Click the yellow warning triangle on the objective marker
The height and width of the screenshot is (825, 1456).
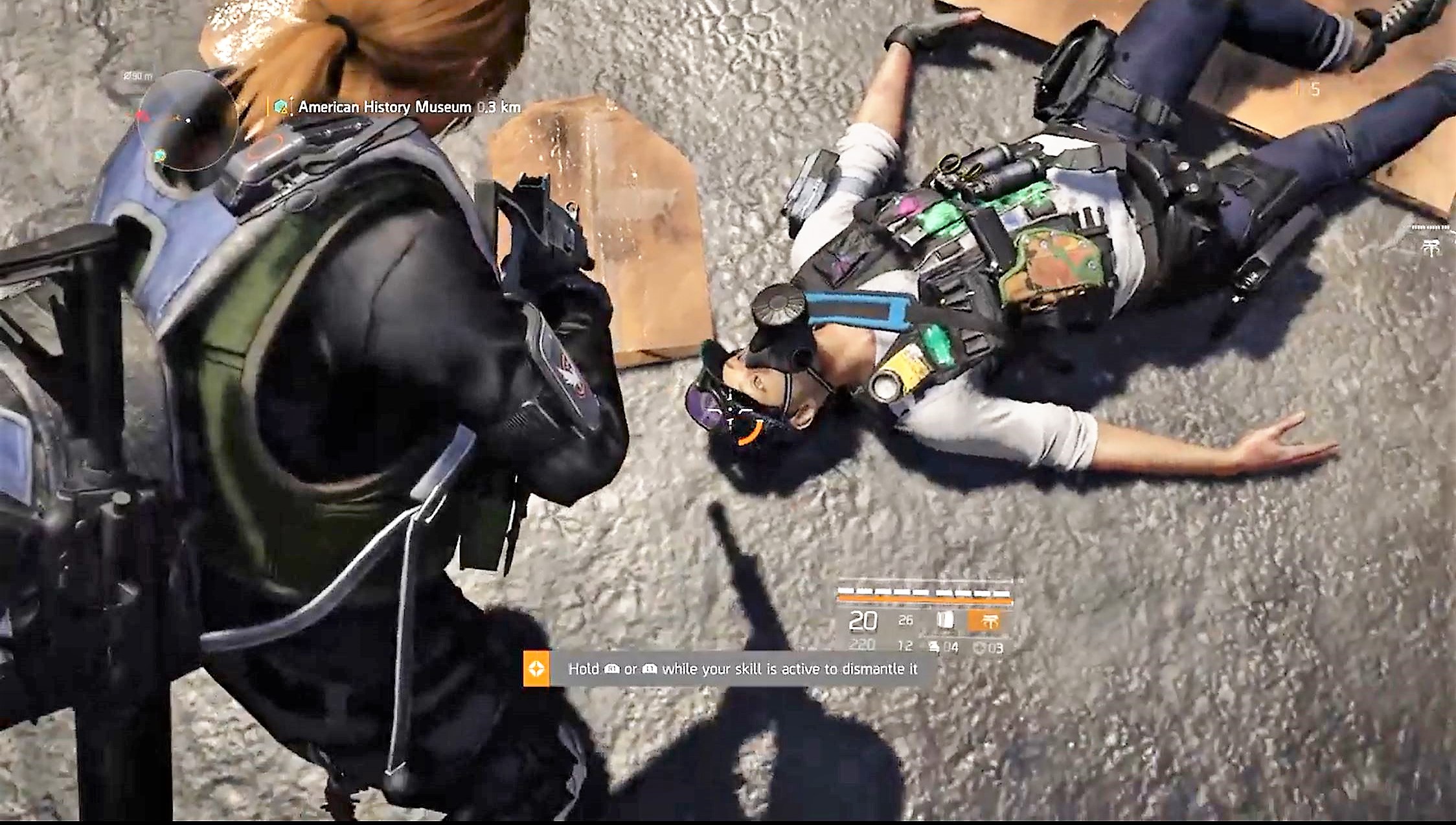[x=284, y=111]
